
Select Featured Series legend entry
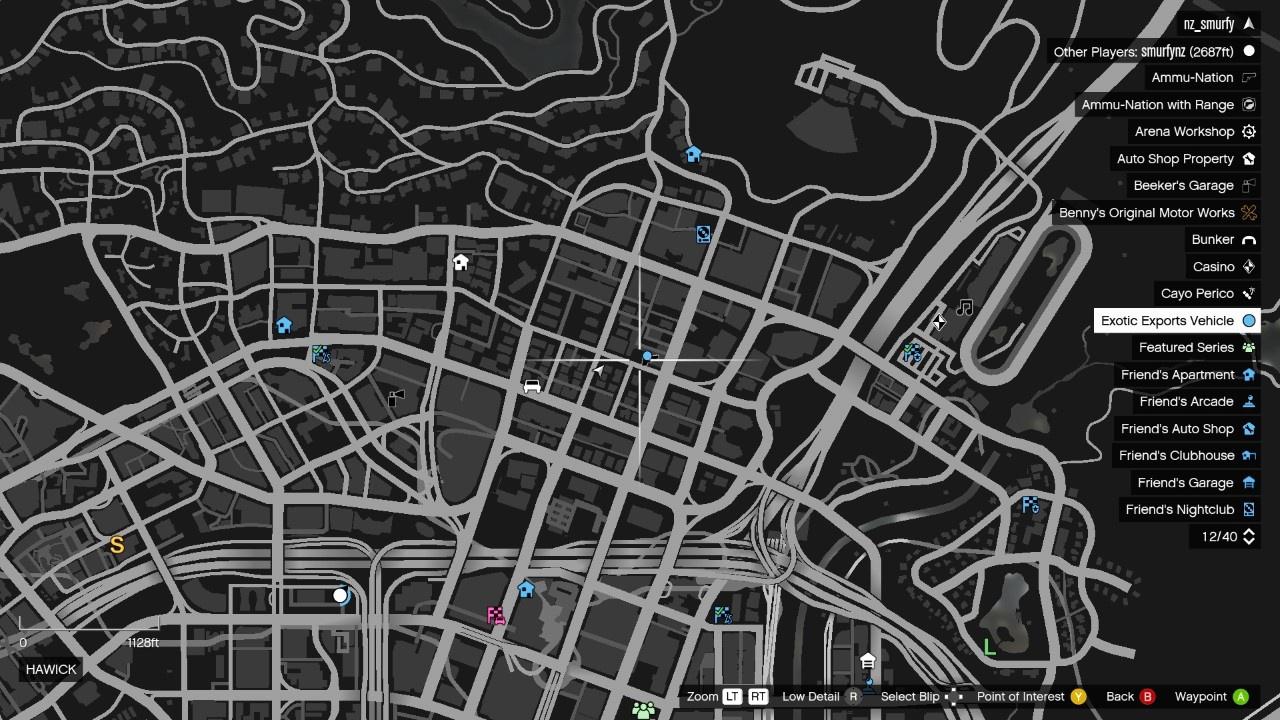tap(1186, 348)
